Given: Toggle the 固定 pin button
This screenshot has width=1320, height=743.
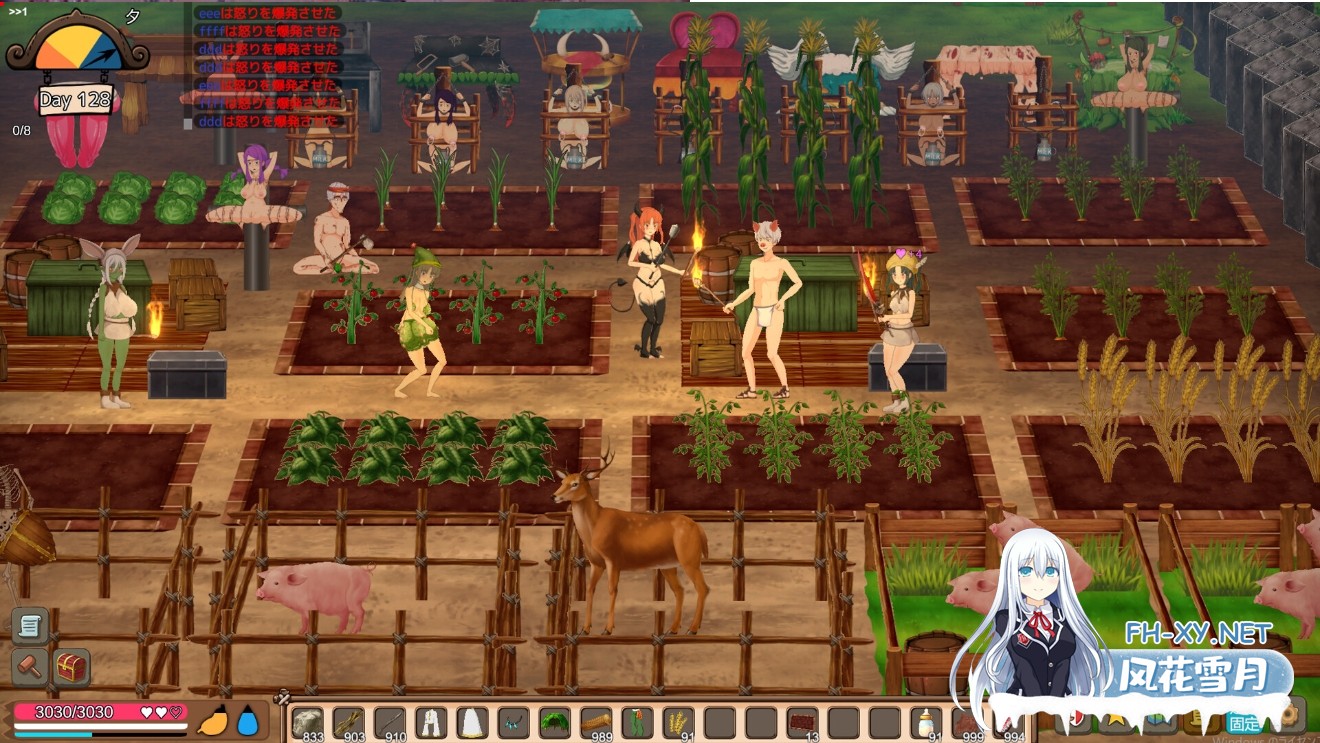Looking at the screenshot, I should 1246,722.
